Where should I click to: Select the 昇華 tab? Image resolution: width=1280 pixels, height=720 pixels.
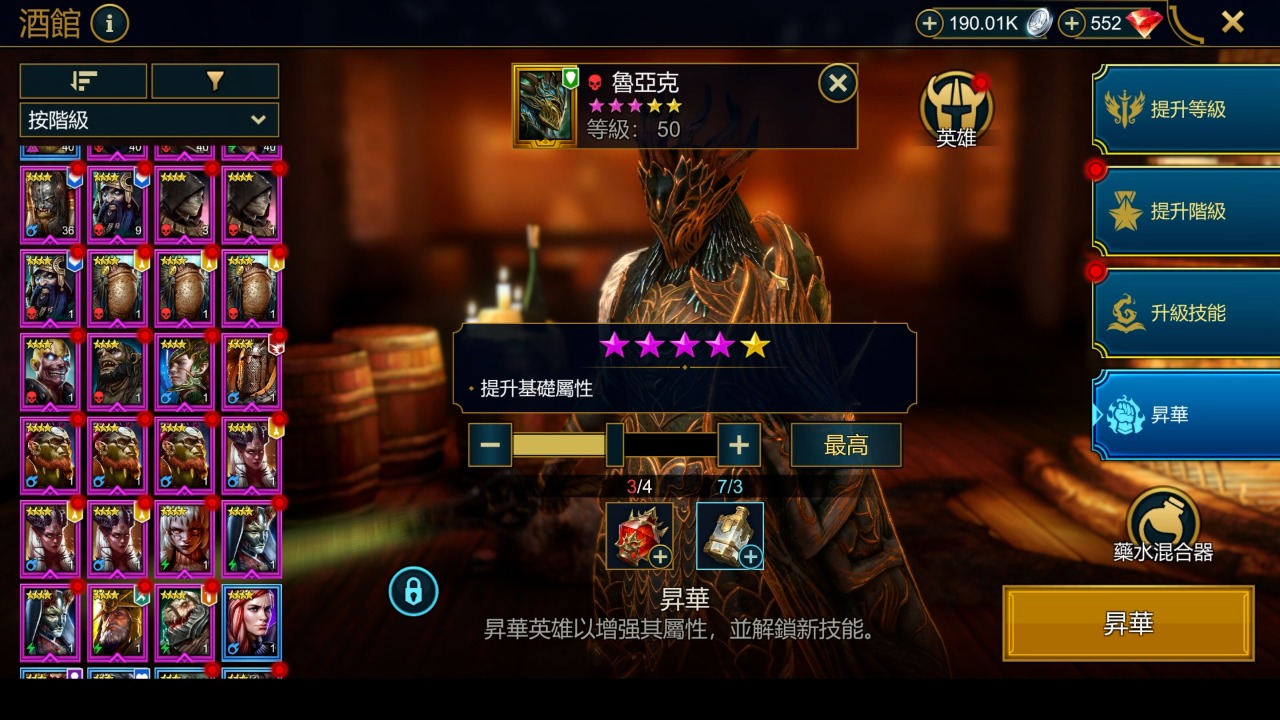click(x=1186, y=415)
